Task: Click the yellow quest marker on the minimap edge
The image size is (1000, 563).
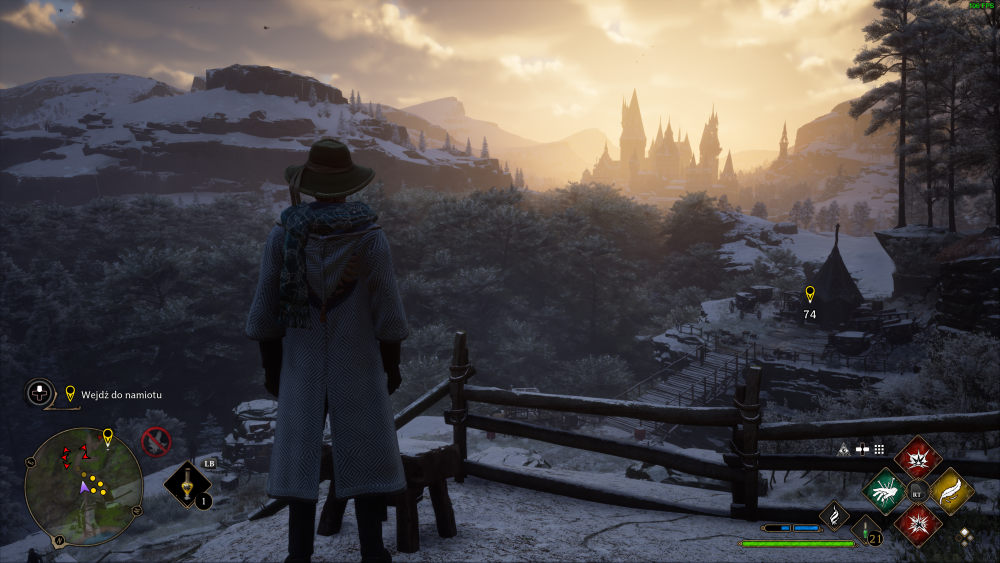Action: coord(107,437)
